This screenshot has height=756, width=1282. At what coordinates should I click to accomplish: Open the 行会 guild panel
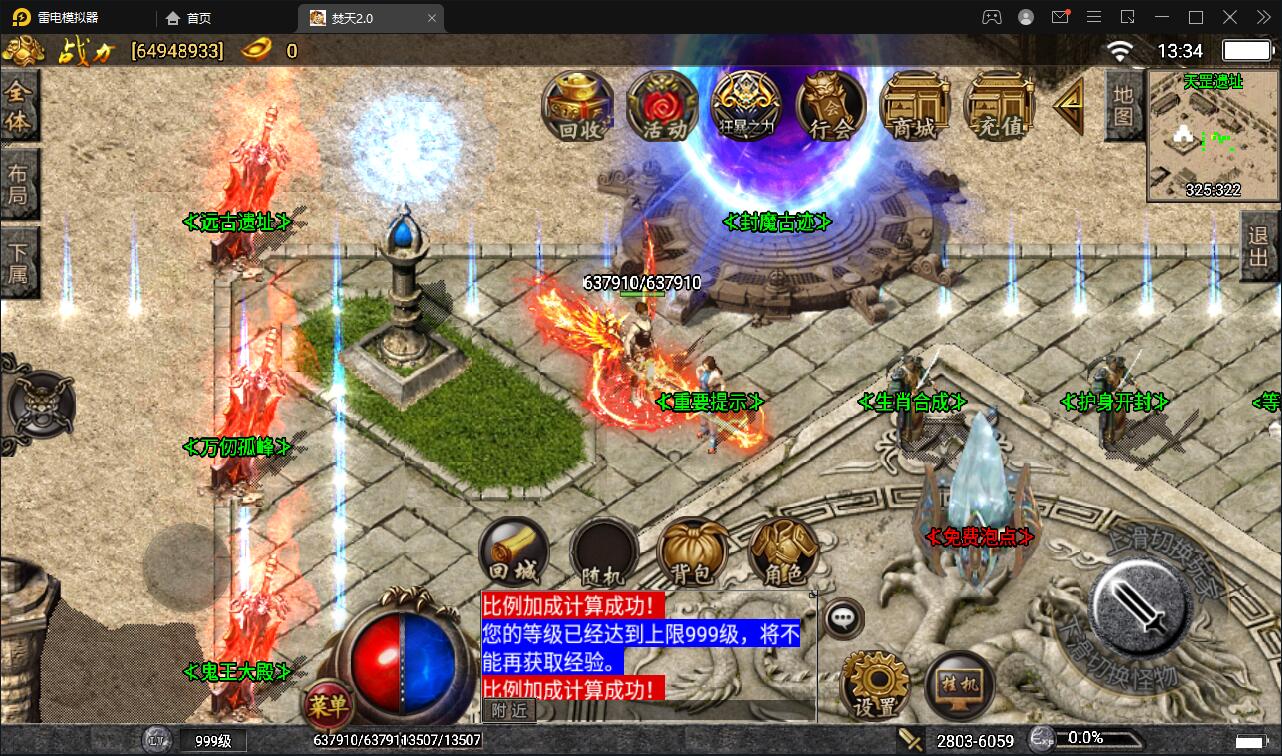tap(829, 107)
